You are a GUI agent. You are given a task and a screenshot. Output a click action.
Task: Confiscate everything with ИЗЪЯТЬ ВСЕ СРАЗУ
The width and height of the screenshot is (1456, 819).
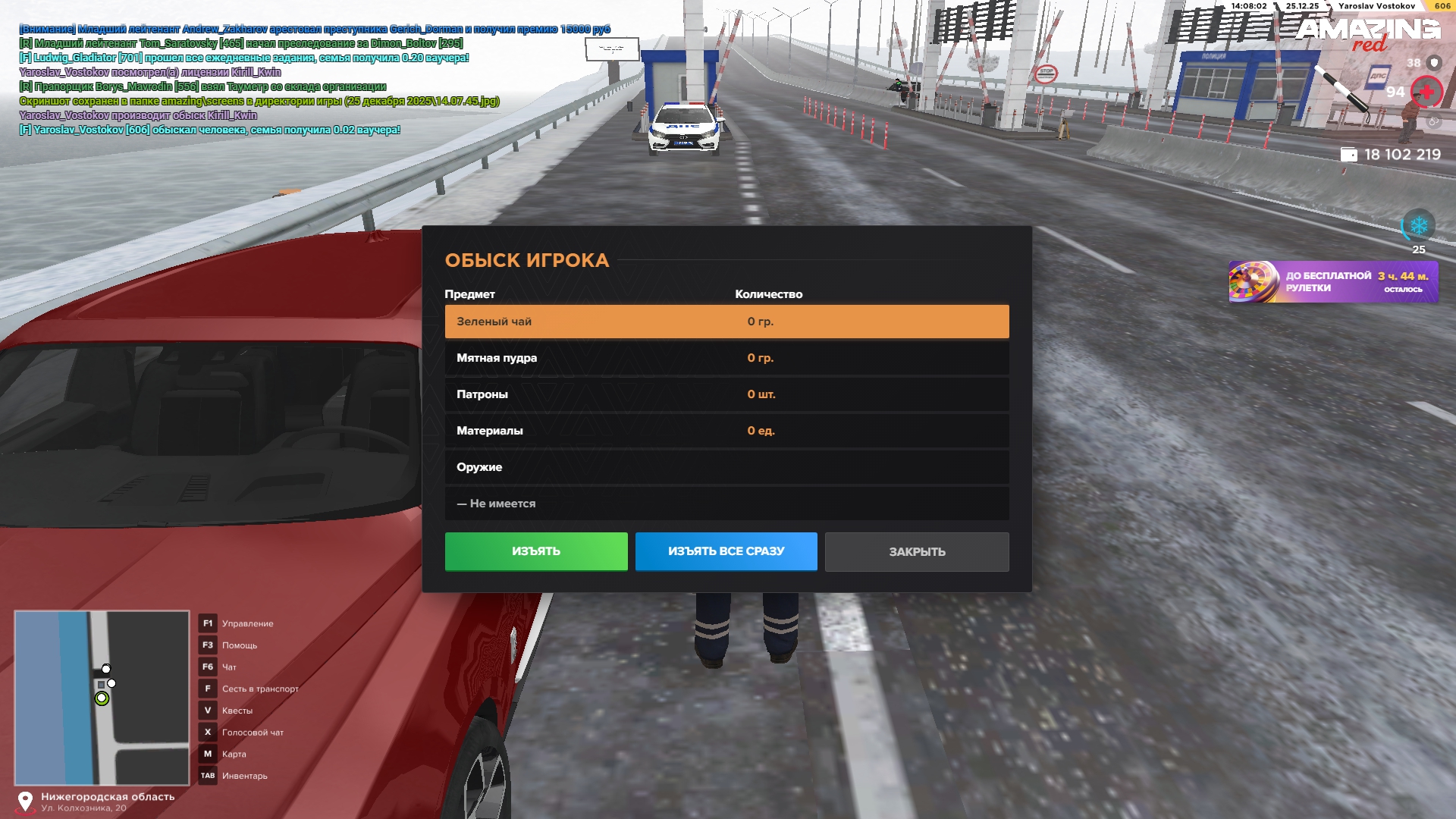[726, 551]
